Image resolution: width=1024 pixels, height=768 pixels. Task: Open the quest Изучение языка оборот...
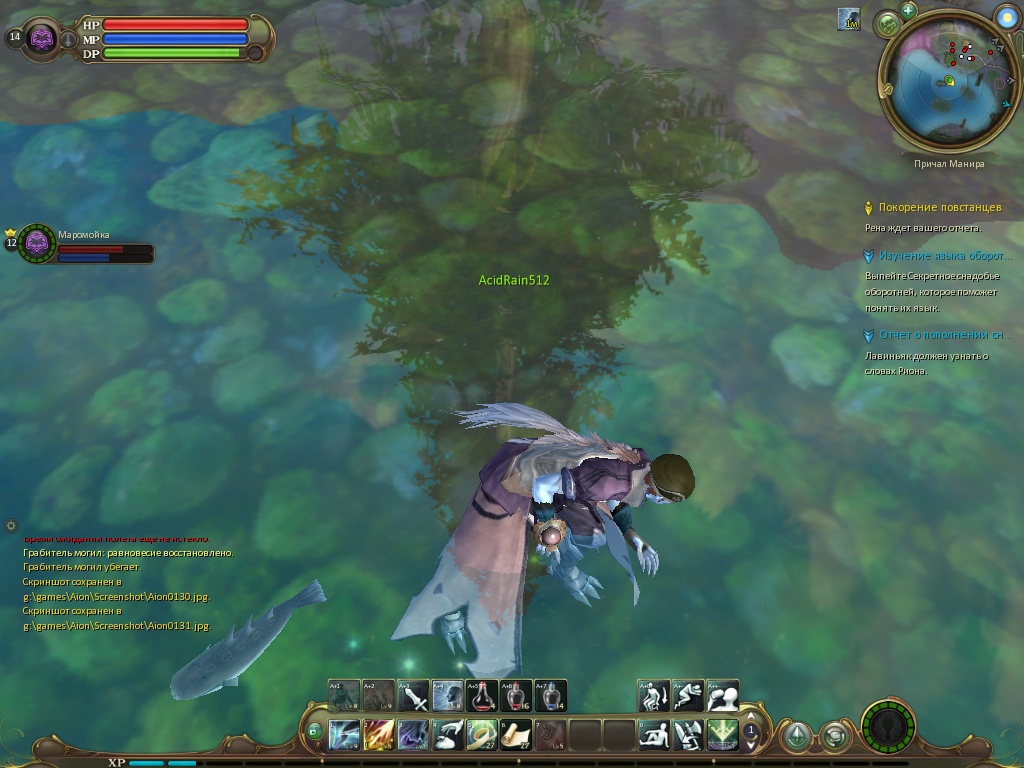[945, 256]
